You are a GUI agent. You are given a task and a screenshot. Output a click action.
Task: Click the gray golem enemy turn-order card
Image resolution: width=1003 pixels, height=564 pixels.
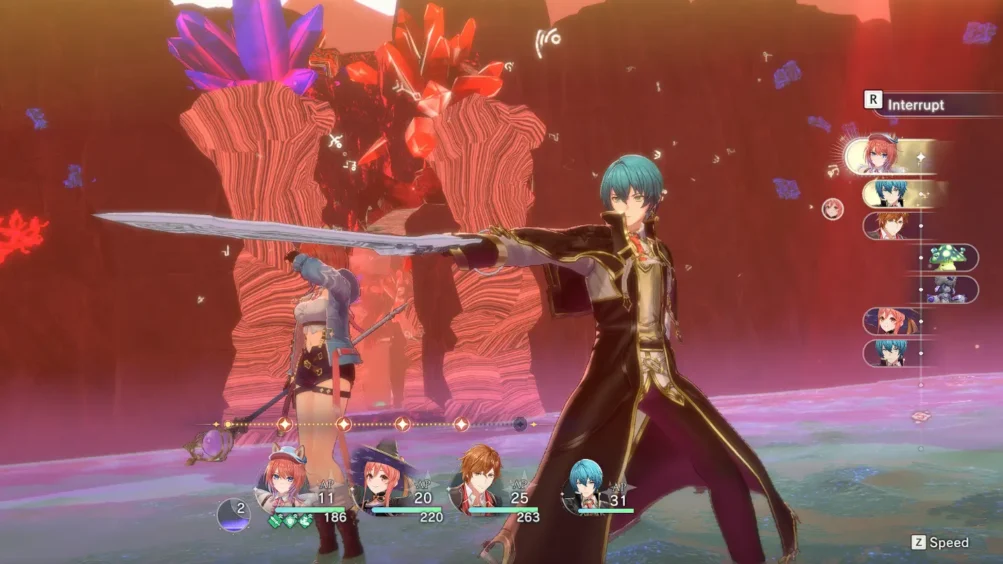[x=948, y=290]
